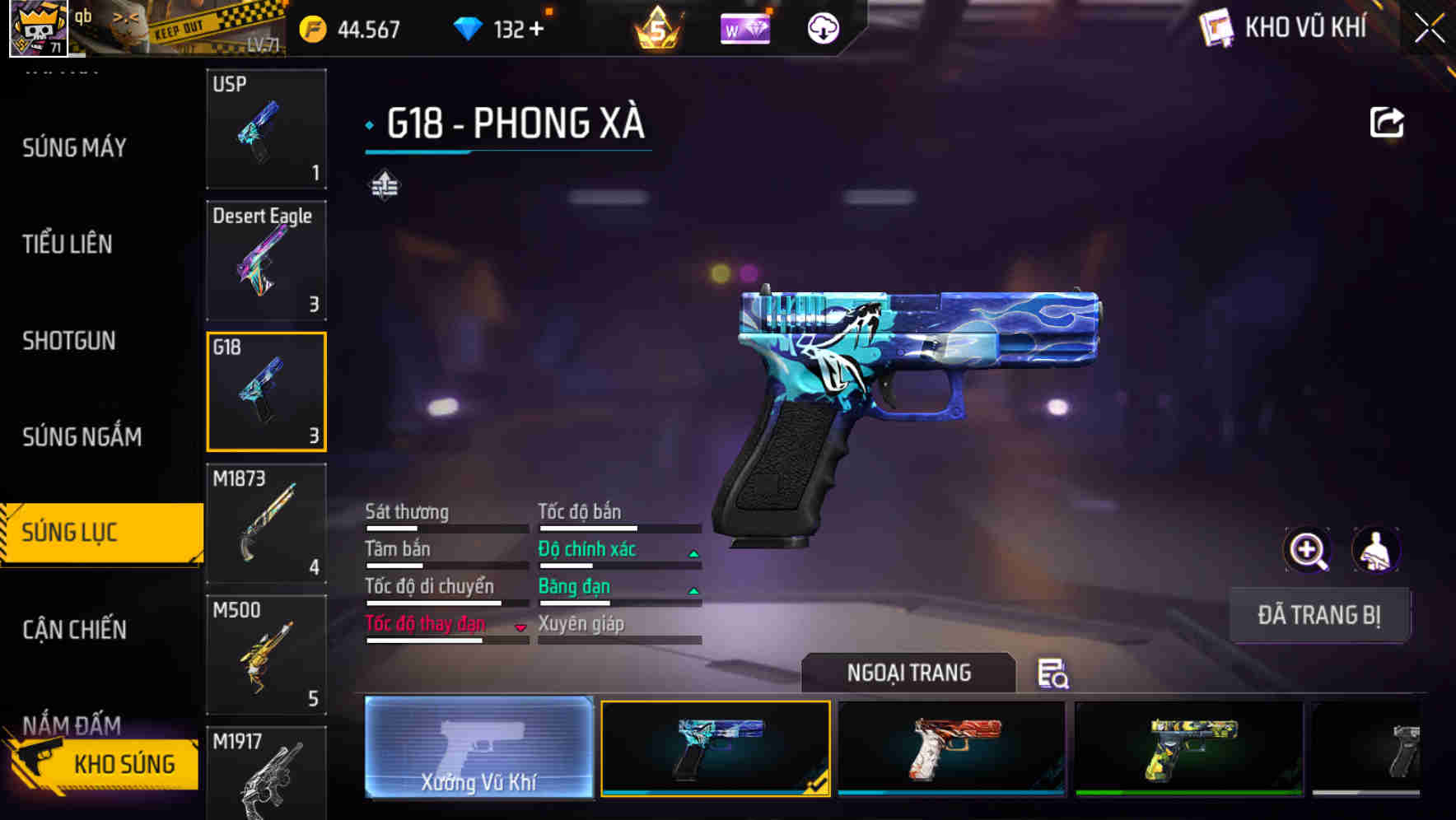Toggle the character model preview
Screen dimensions: 1456x820
tap(1376, 550)
